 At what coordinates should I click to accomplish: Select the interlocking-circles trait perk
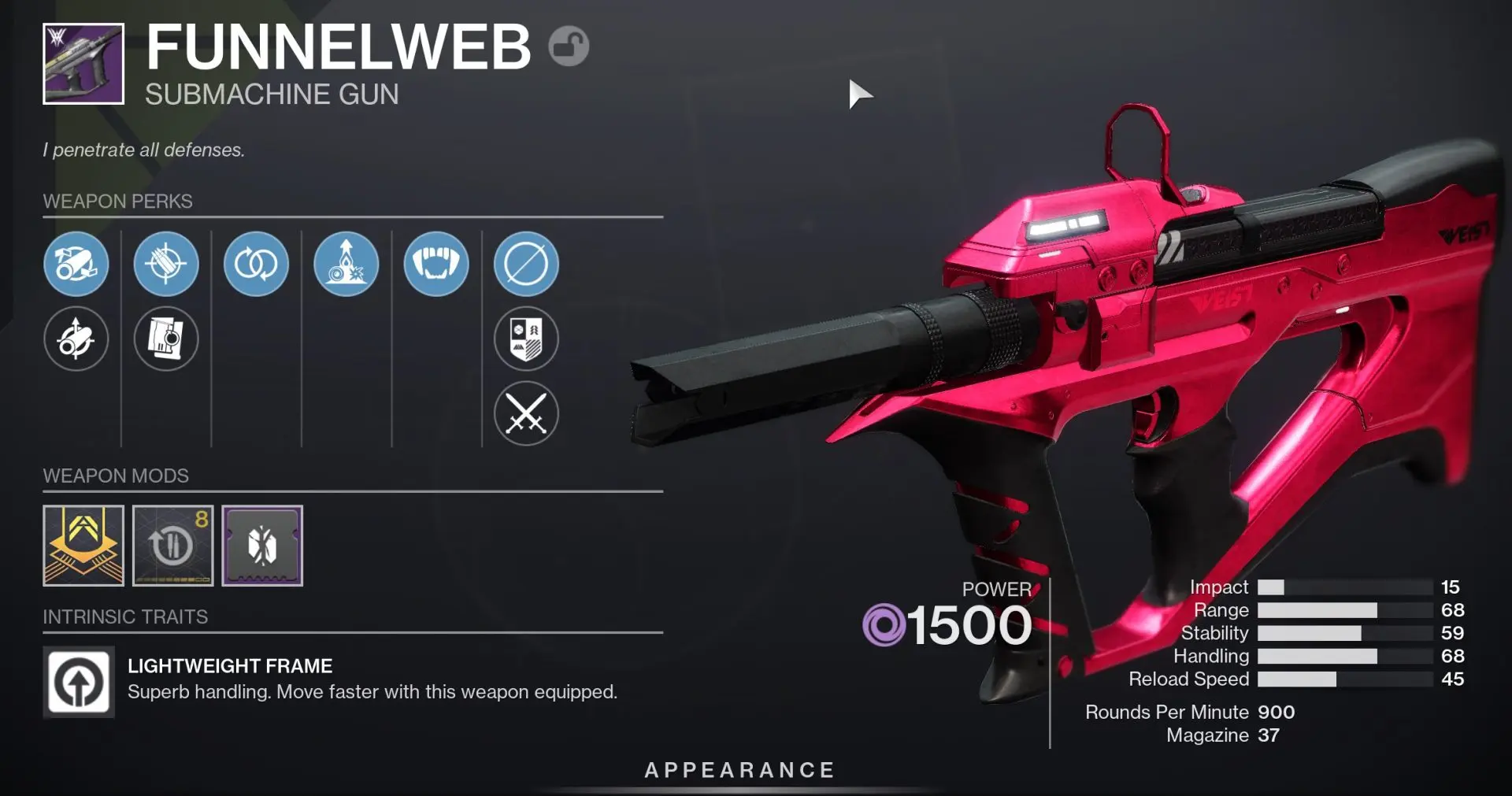[x=256, y=265]
